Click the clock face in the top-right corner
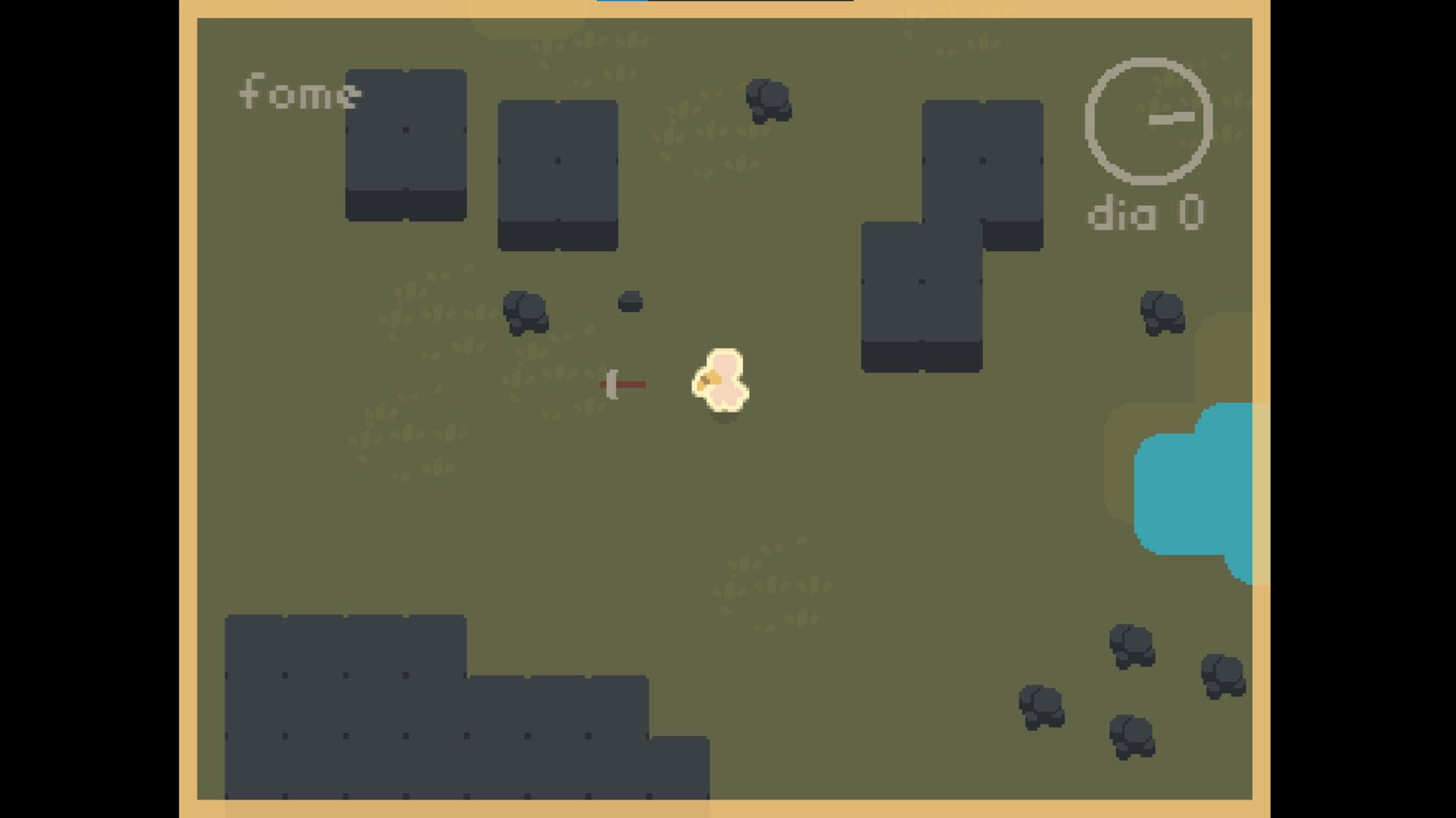Screen dimensions: 1456x818 1147,121
